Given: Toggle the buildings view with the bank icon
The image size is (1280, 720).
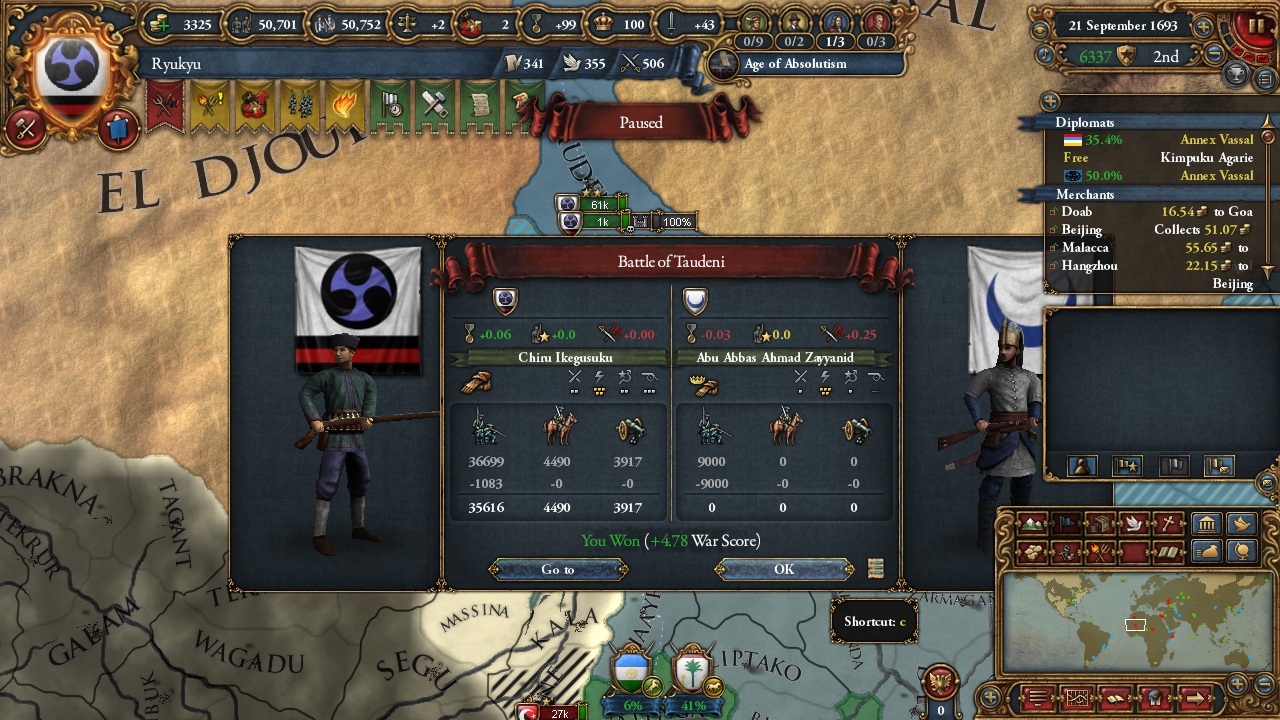Looking at the screenshot, I should pyautogui.click(x=1208, y=523).
